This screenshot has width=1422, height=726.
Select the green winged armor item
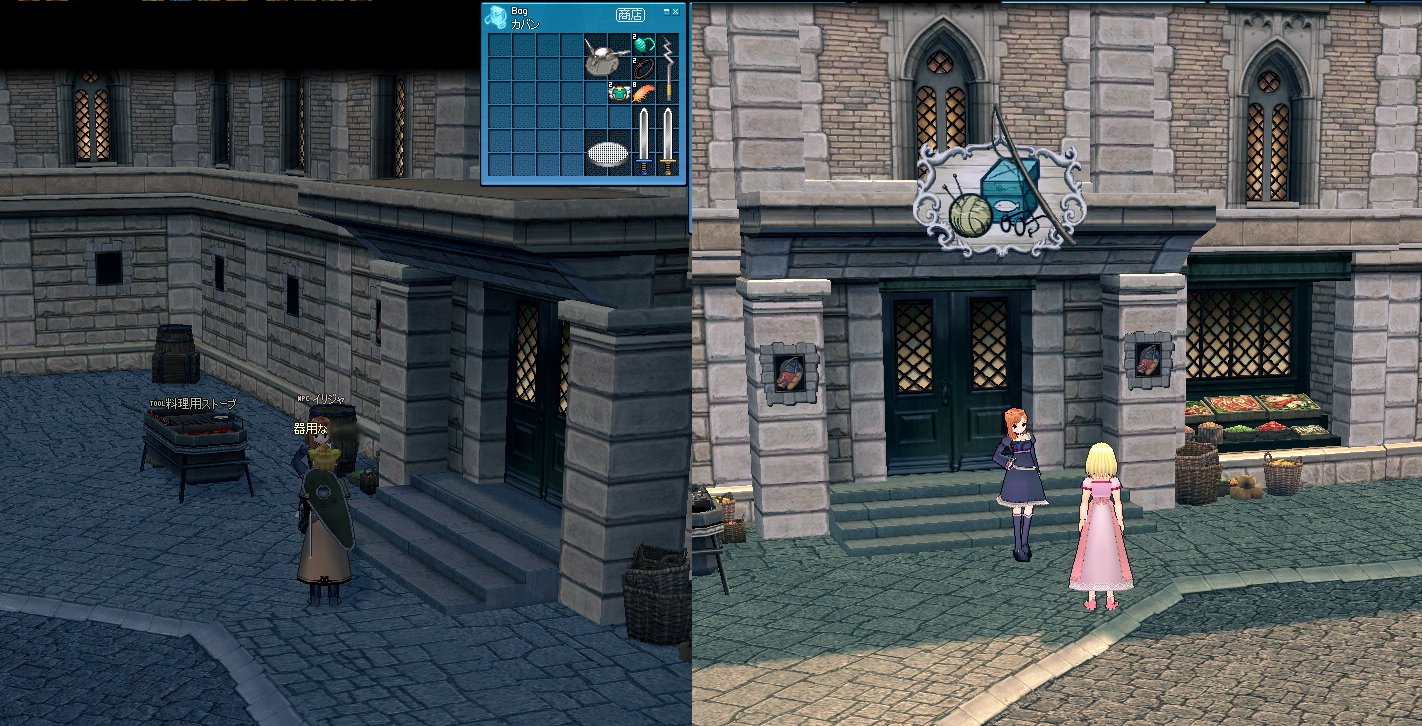coord(620,93)
